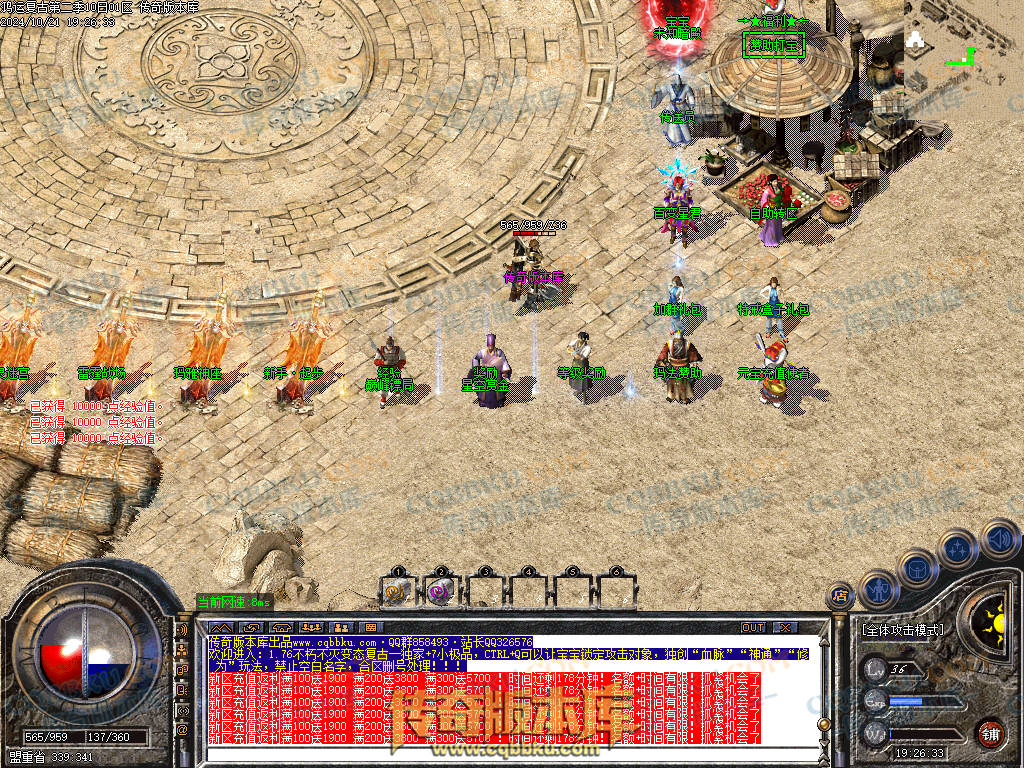Select the 赞助打宝 green boxed label
The height and width of the screenshot is (768, 1024).
(774, 45)
